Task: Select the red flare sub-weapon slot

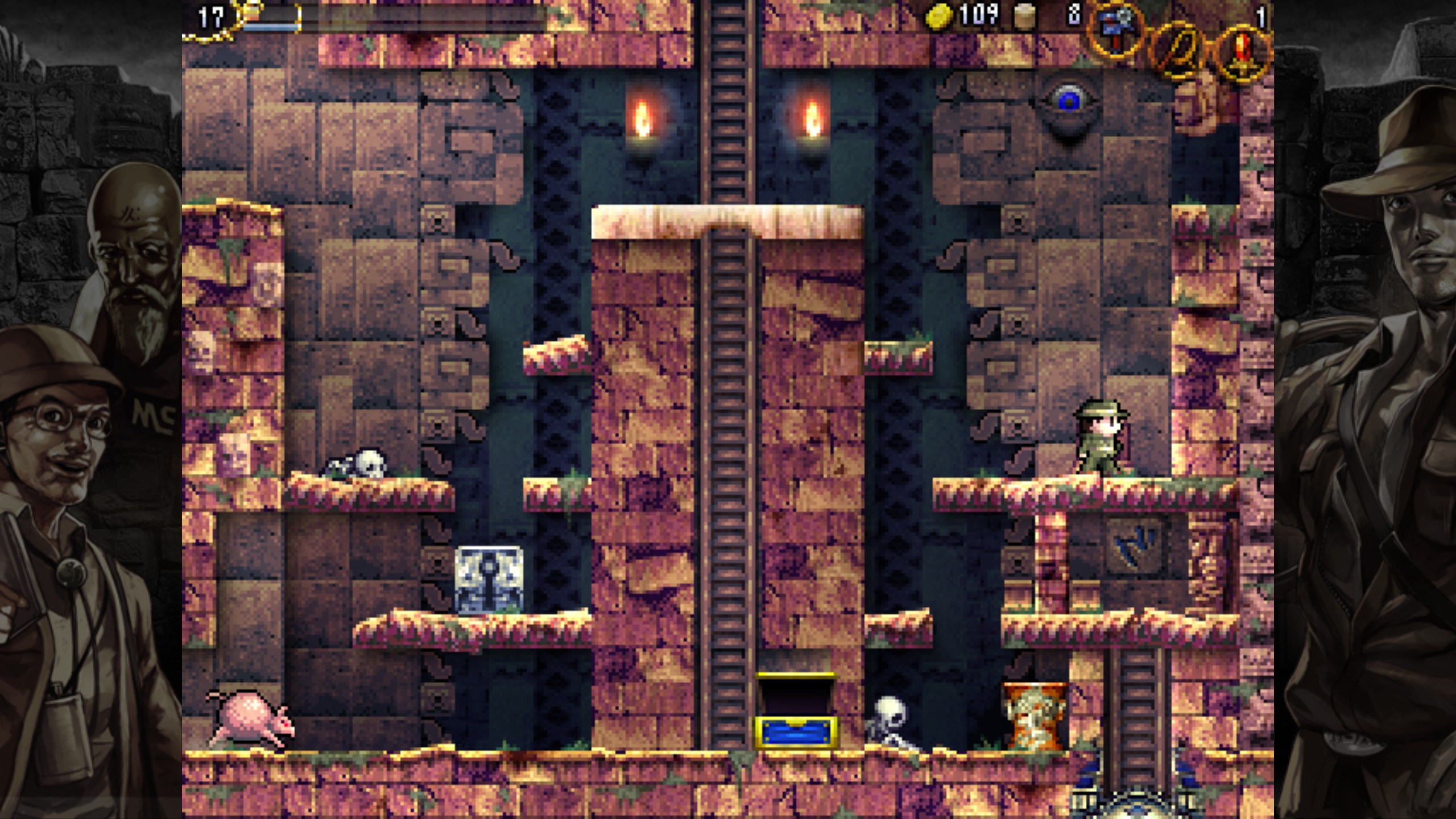Action: [1243, 56]
